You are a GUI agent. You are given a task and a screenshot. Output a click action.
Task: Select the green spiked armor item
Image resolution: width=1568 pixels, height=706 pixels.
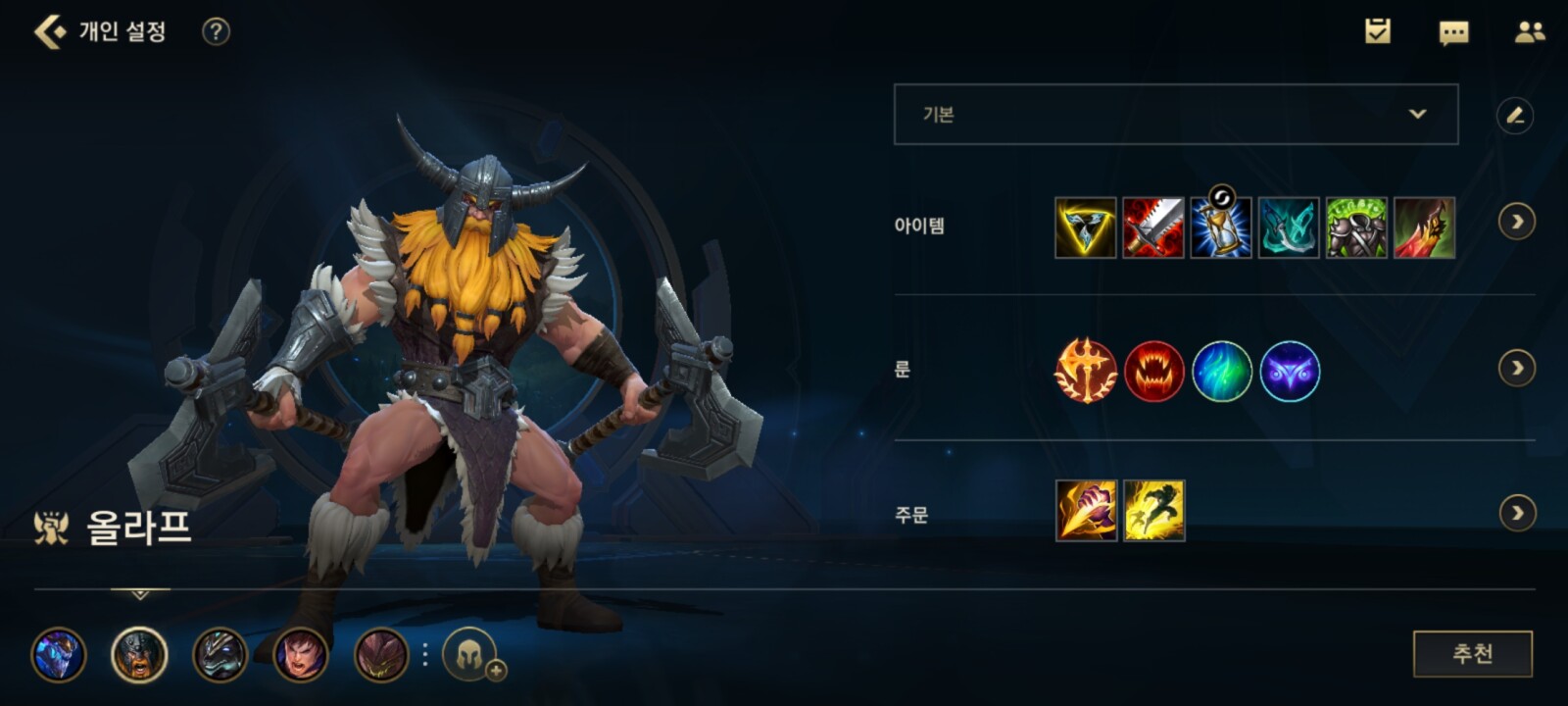coord(1356,227)
